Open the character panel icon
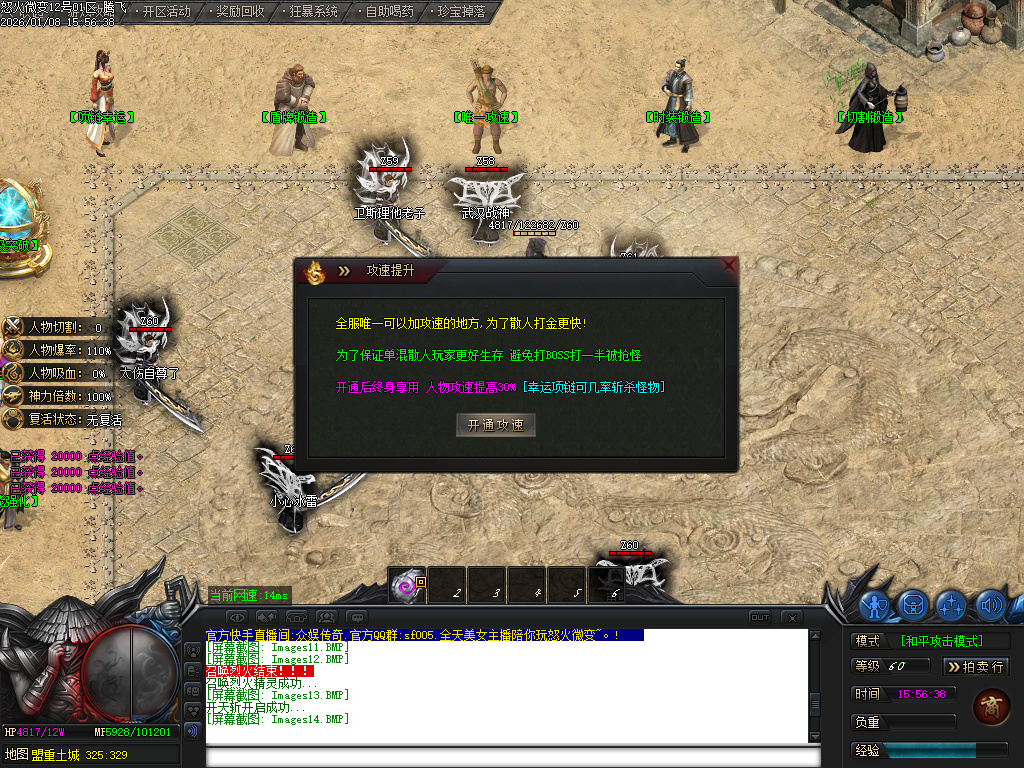This screenshot has width=1024, height=768. (x=876, y=604)
